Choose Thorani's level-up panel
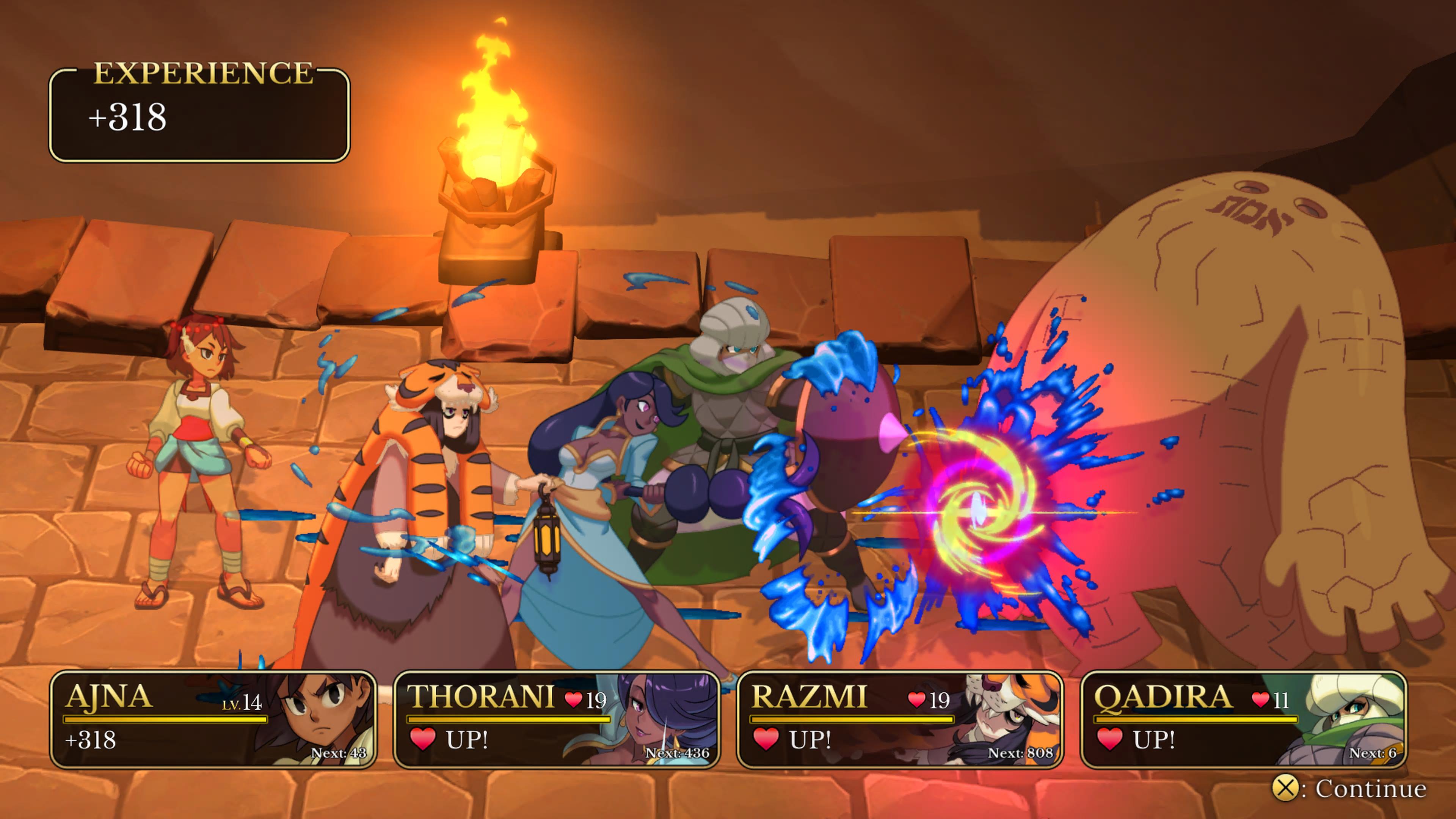The width and height of the screenshot is (1456, 819). tap(557, 719)
